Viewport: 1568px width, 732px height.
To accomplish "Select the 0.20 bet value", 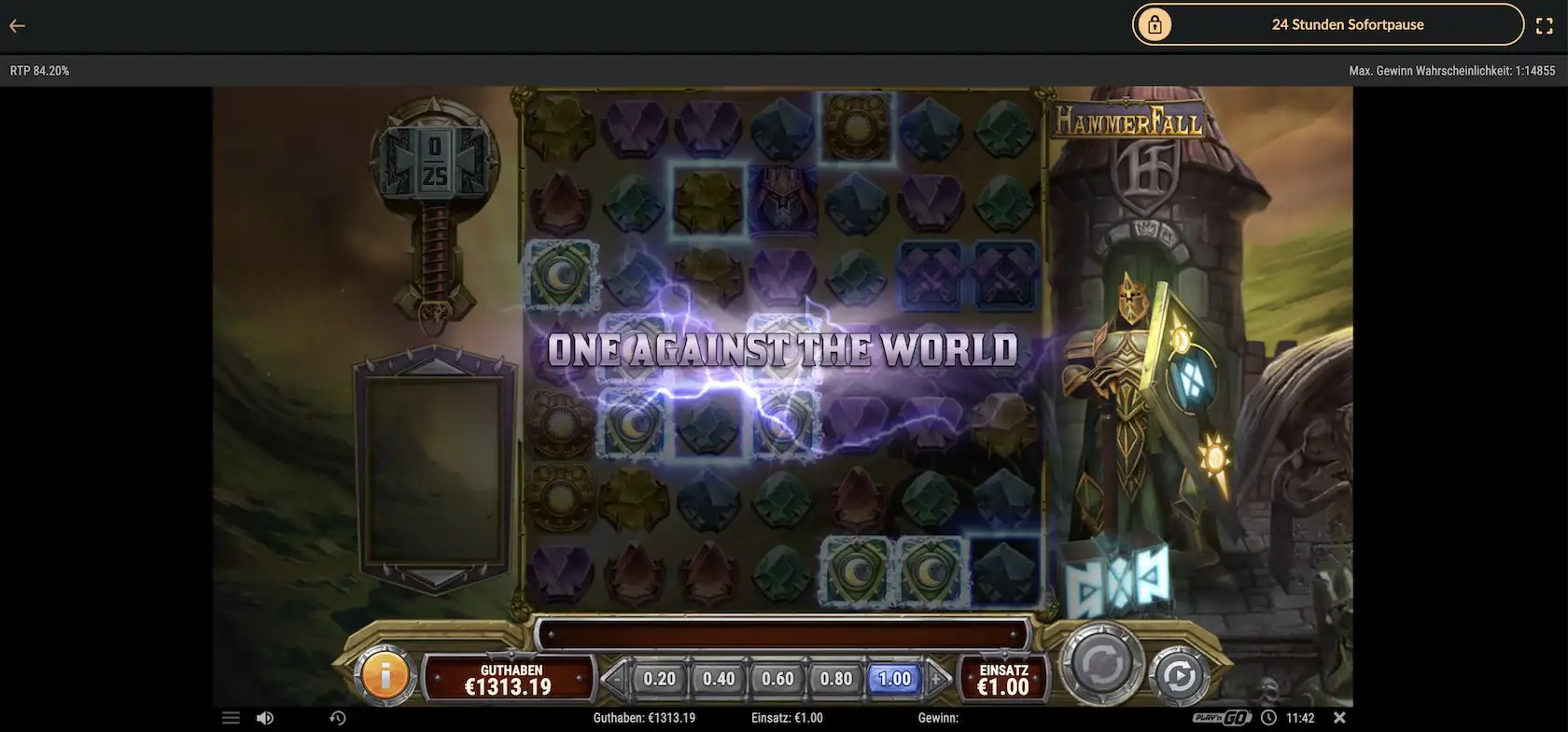I will (x=658, y=680).
